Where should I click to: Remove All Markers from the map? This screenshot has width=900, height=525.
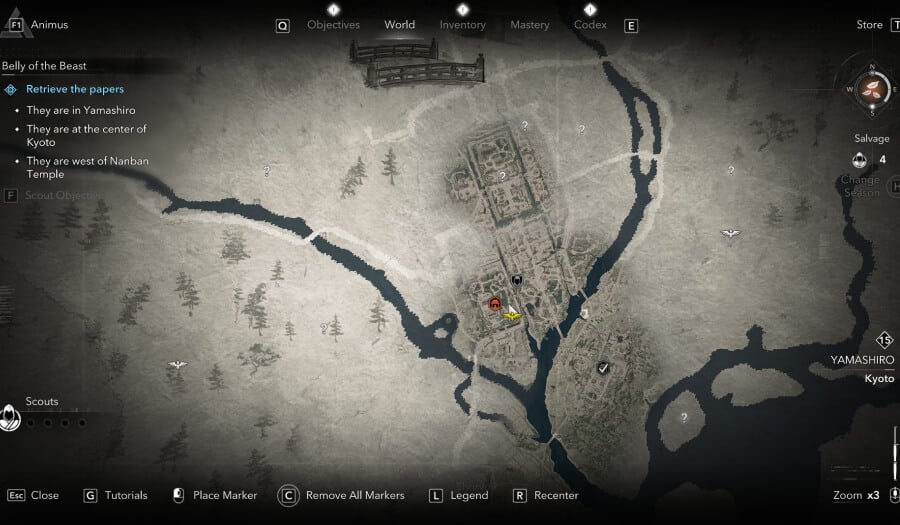355,495
